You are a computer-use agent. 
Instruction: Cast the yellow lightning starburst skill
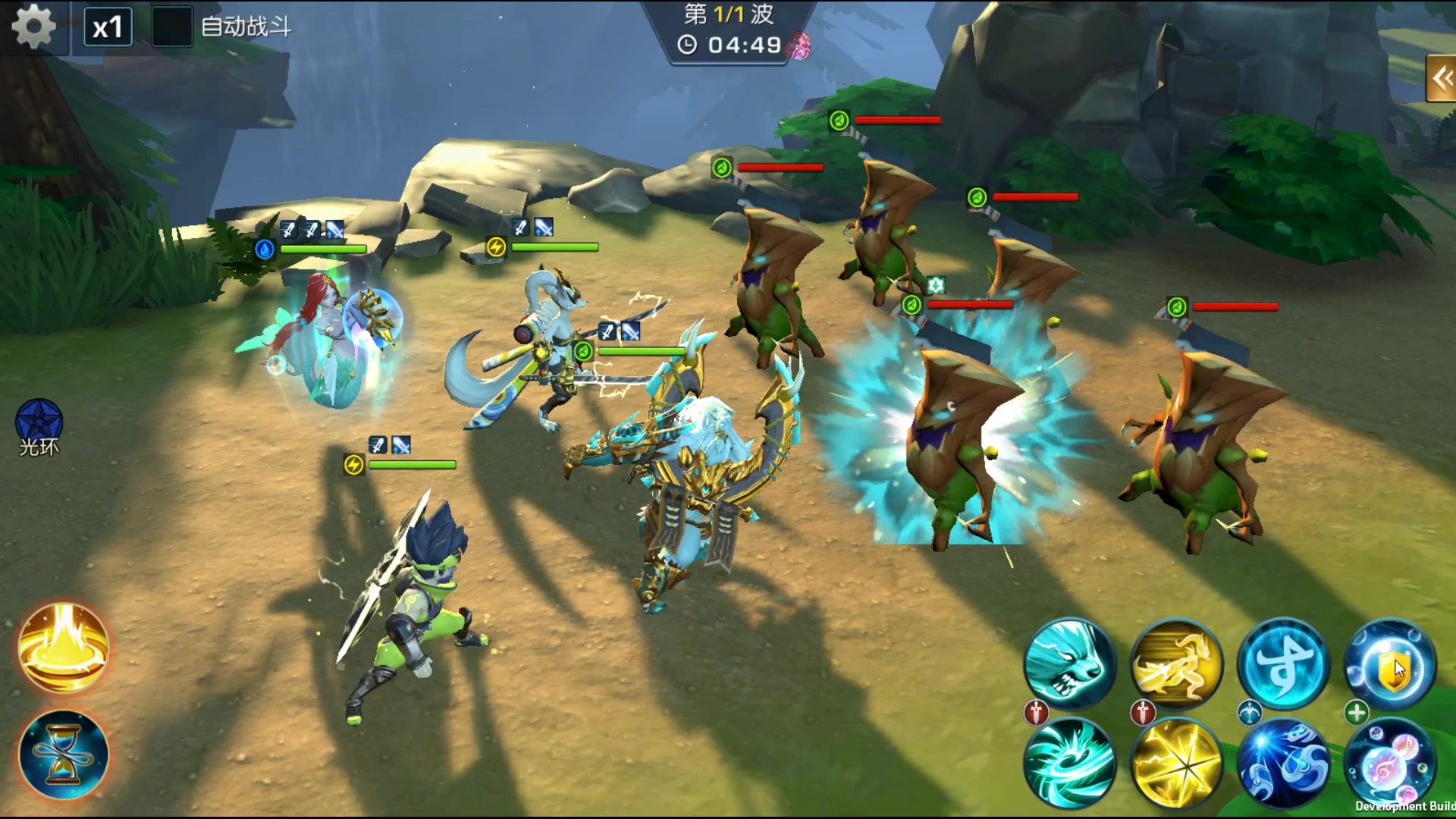click(1177, 763)
